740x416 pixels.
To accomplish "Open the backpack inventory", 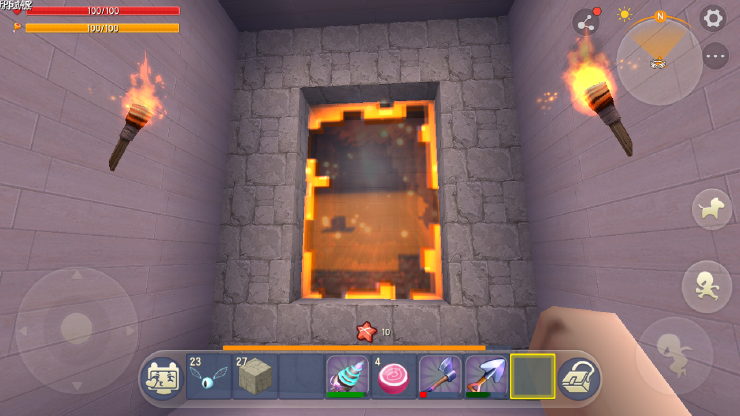I will click(579, 379).
